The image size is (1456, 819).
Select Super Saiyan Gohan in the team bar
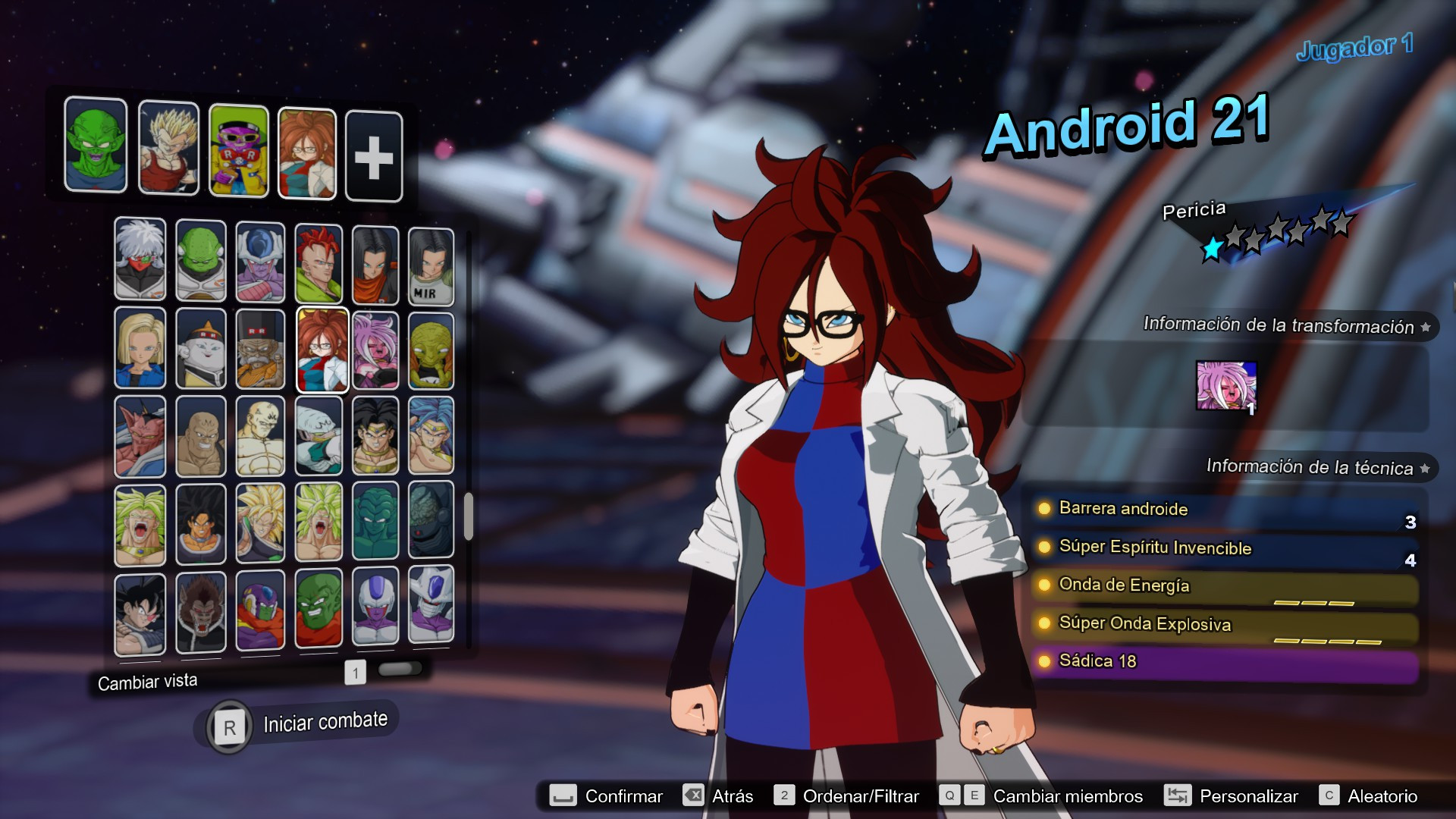[x=168, y=147]
